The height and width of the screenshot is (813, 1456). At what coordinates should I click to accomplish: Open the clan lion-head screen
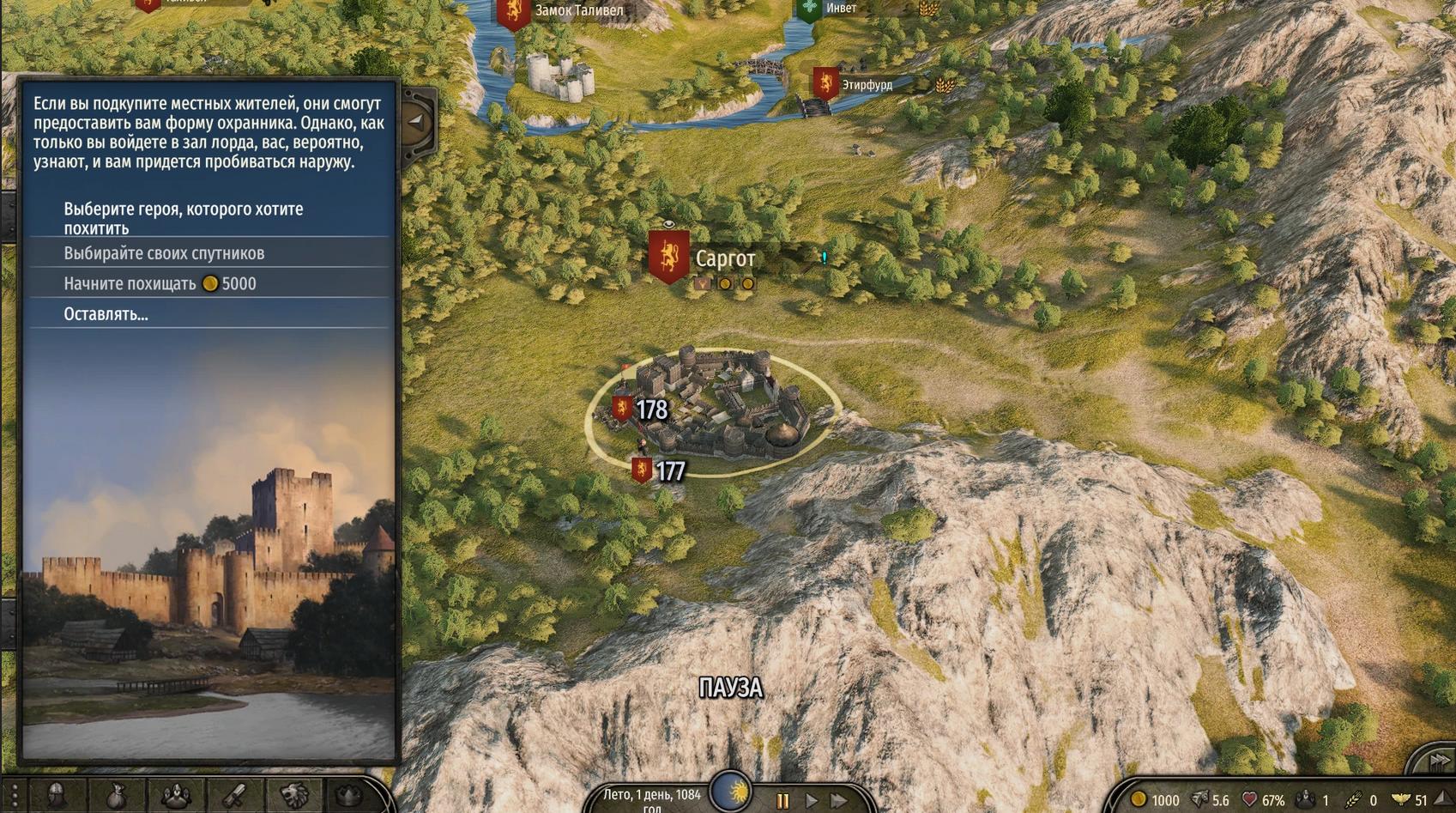coord(293,797)
